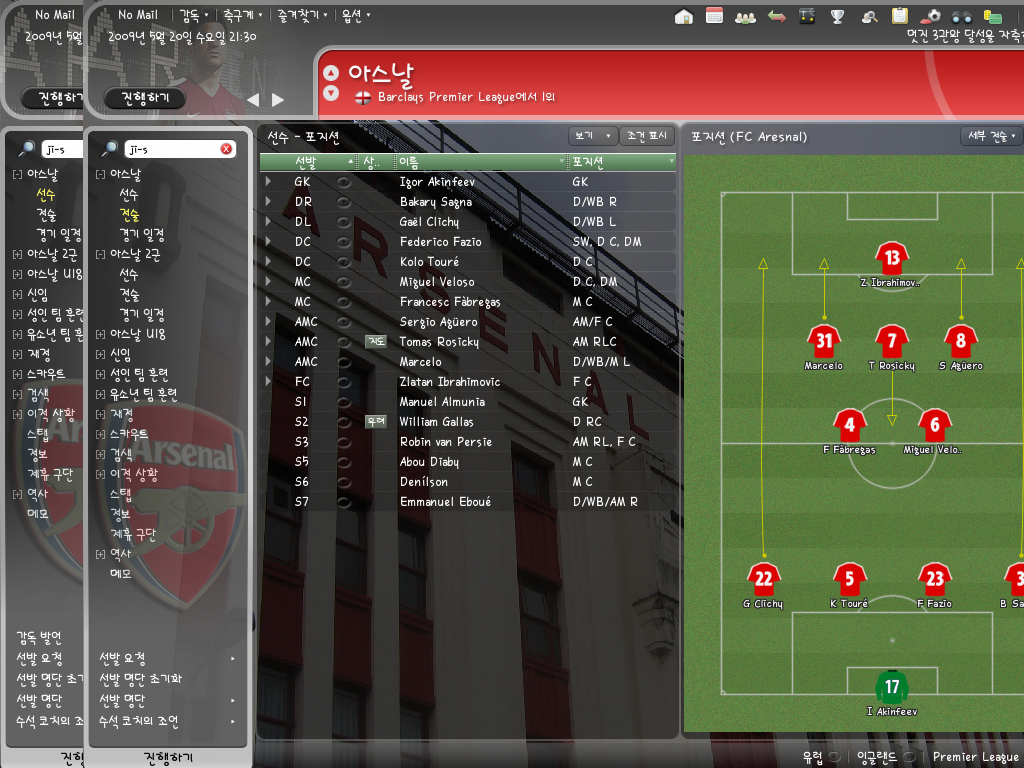Screen dimensions: 1024x768
Task: Open the calendar icon in the top toolbar
Action: [x=714, y=16]
